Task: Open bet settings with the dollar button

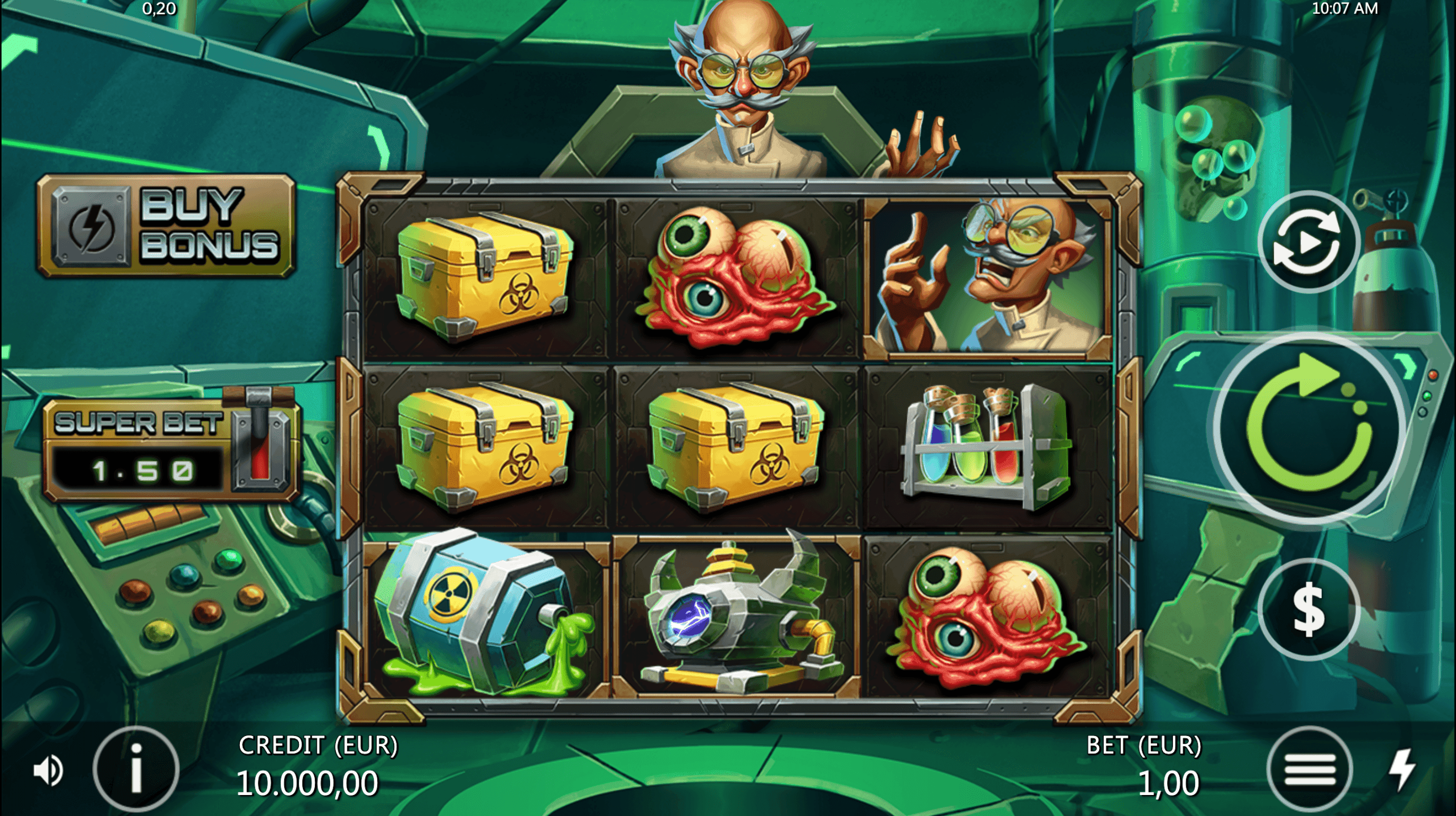Action: pyautogui.click(x=1308, y=609)
